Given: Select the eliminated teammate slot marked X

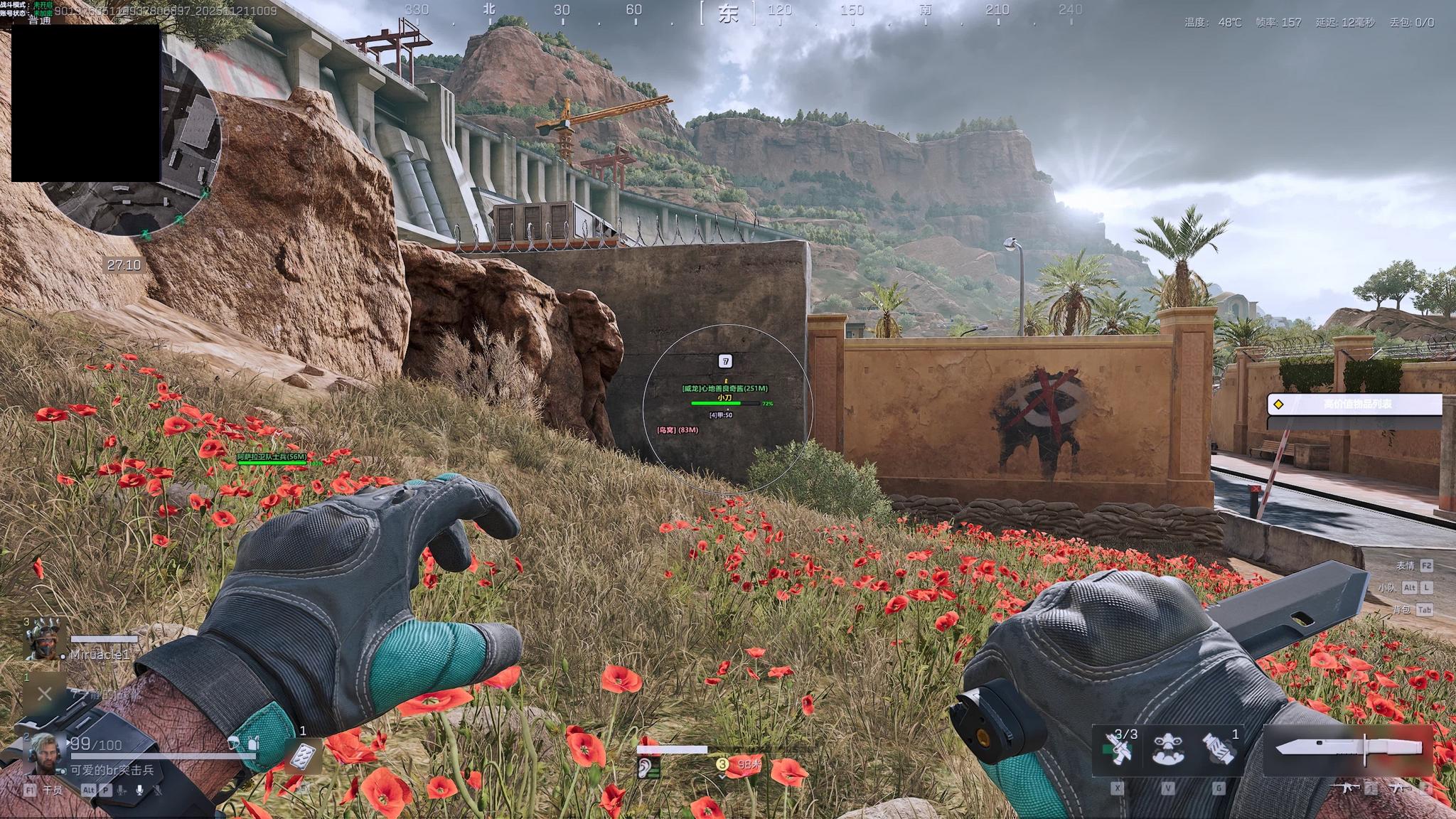Looking at the screenshot, I should click(44, 694).
